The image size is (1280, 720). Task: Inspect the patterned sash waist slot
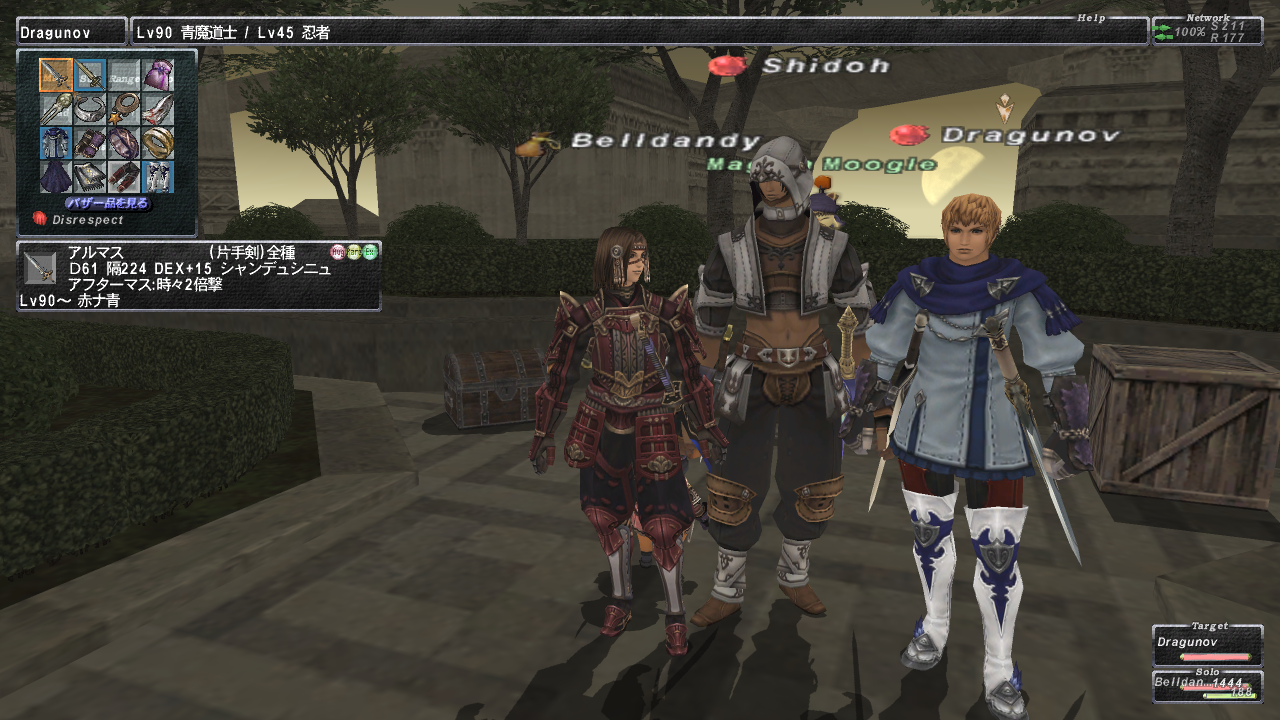pos(90,177)
